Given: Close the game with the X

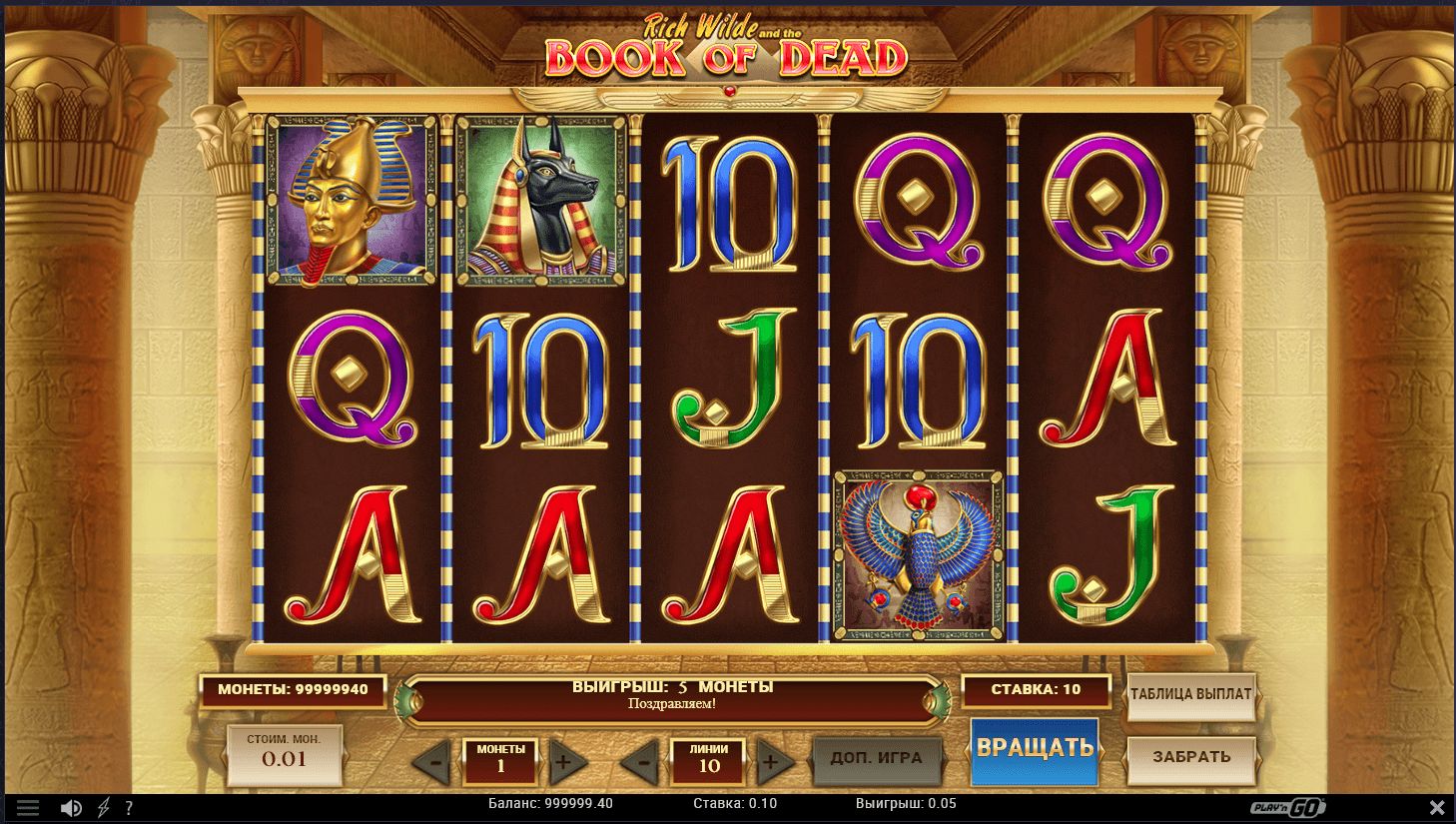Looking at the screenshot, I should click(1436, 807).
